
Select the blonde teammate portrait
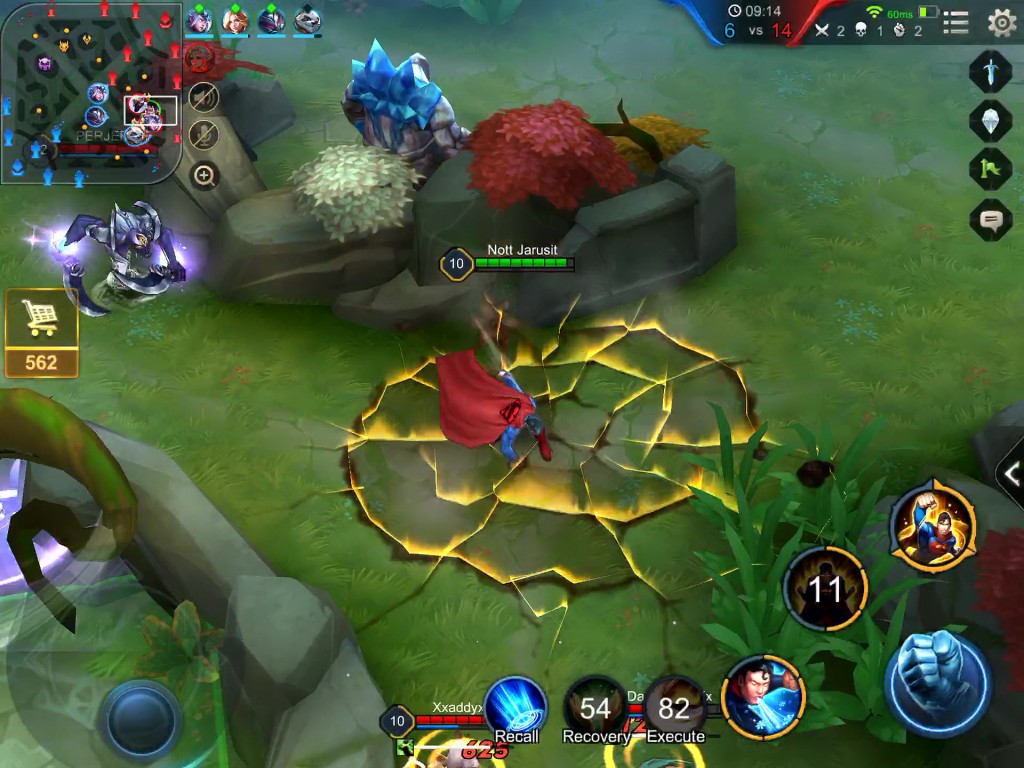[235, 20]
